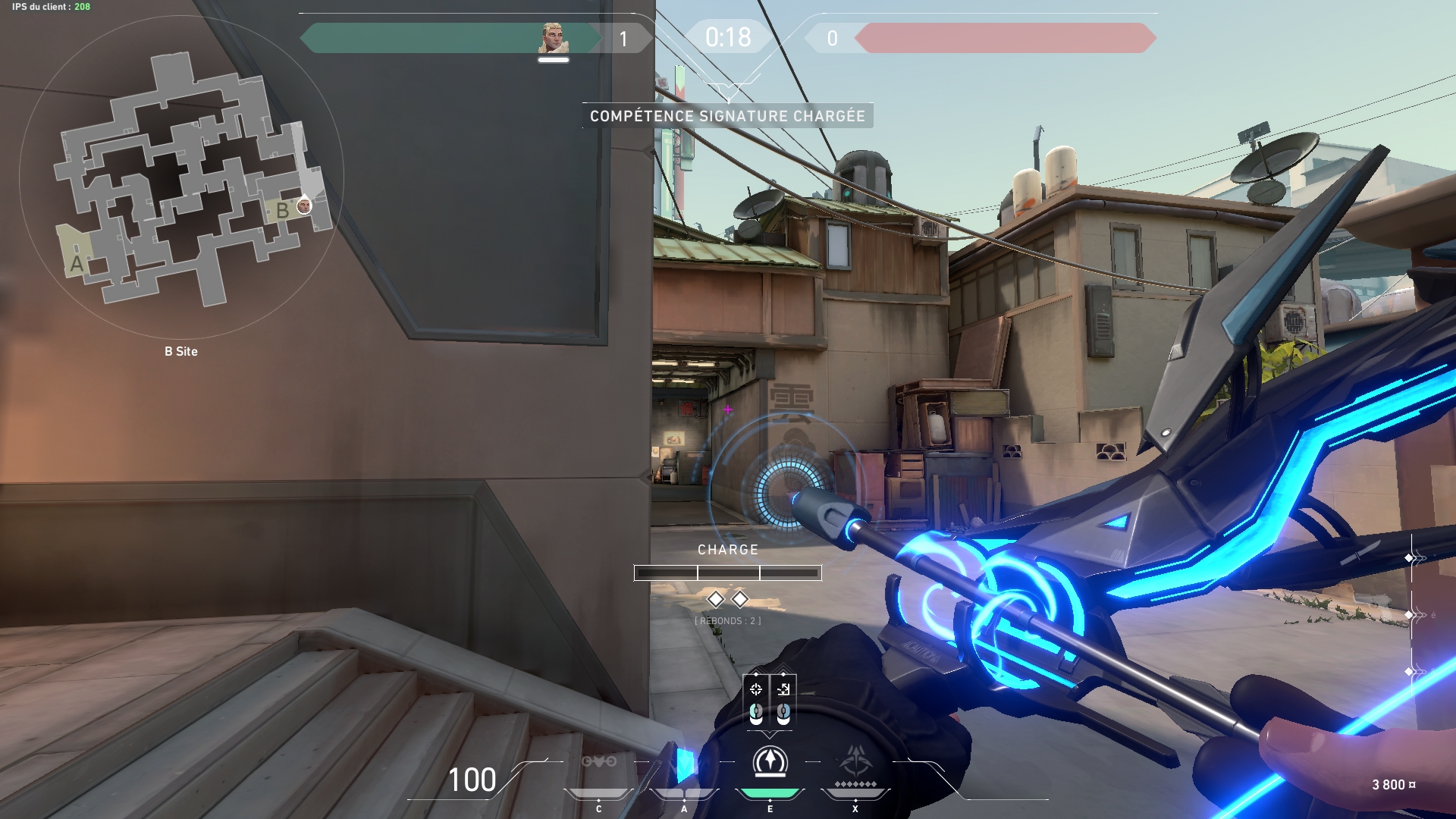Click the A site marker on minimap
The height and width of the screenshot is (819, 1456).
coord(77,264)
